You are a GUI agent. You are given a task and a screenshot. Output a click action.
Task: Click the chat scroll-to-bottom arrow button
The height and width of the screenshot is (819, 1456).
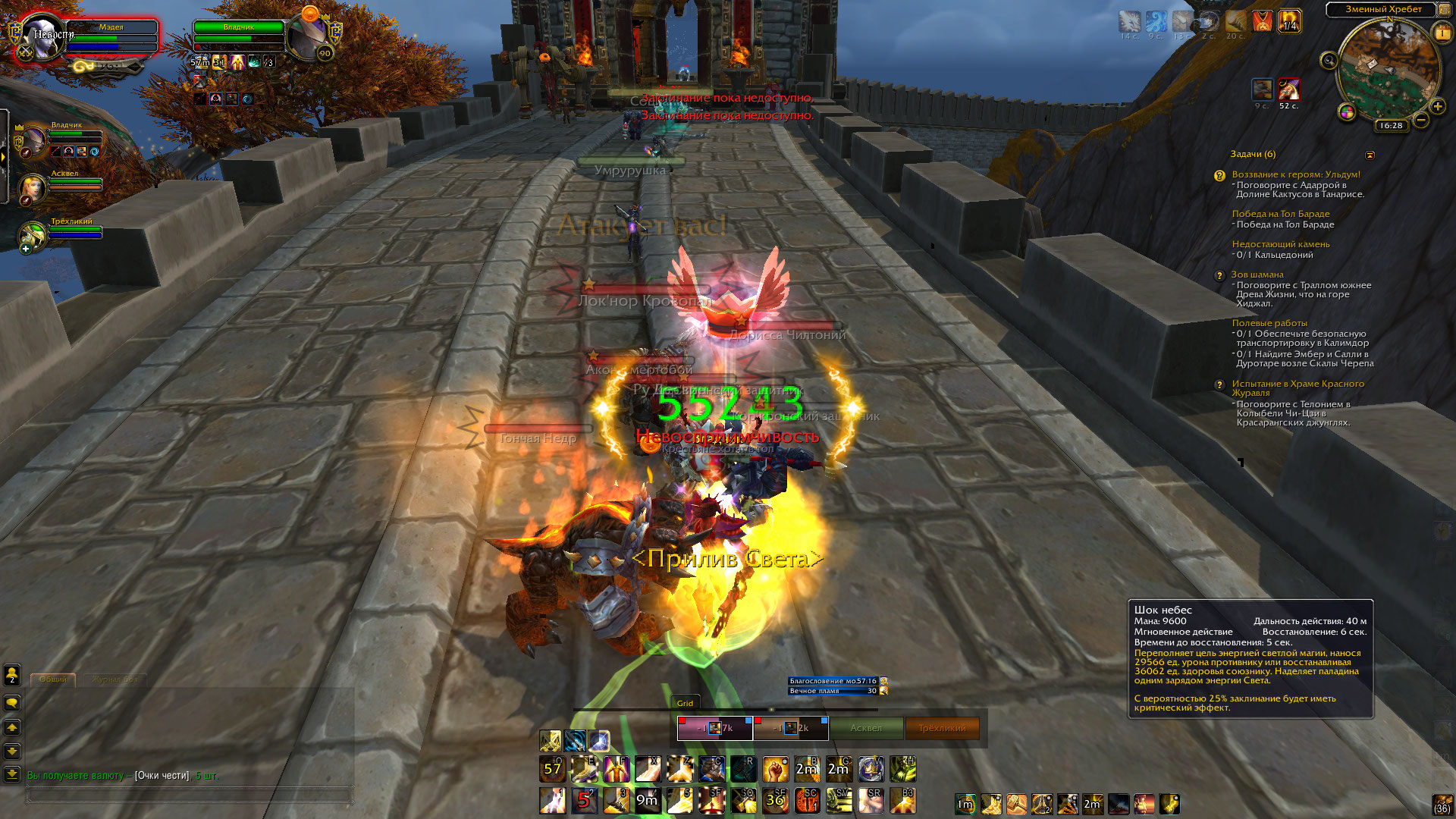12,774
